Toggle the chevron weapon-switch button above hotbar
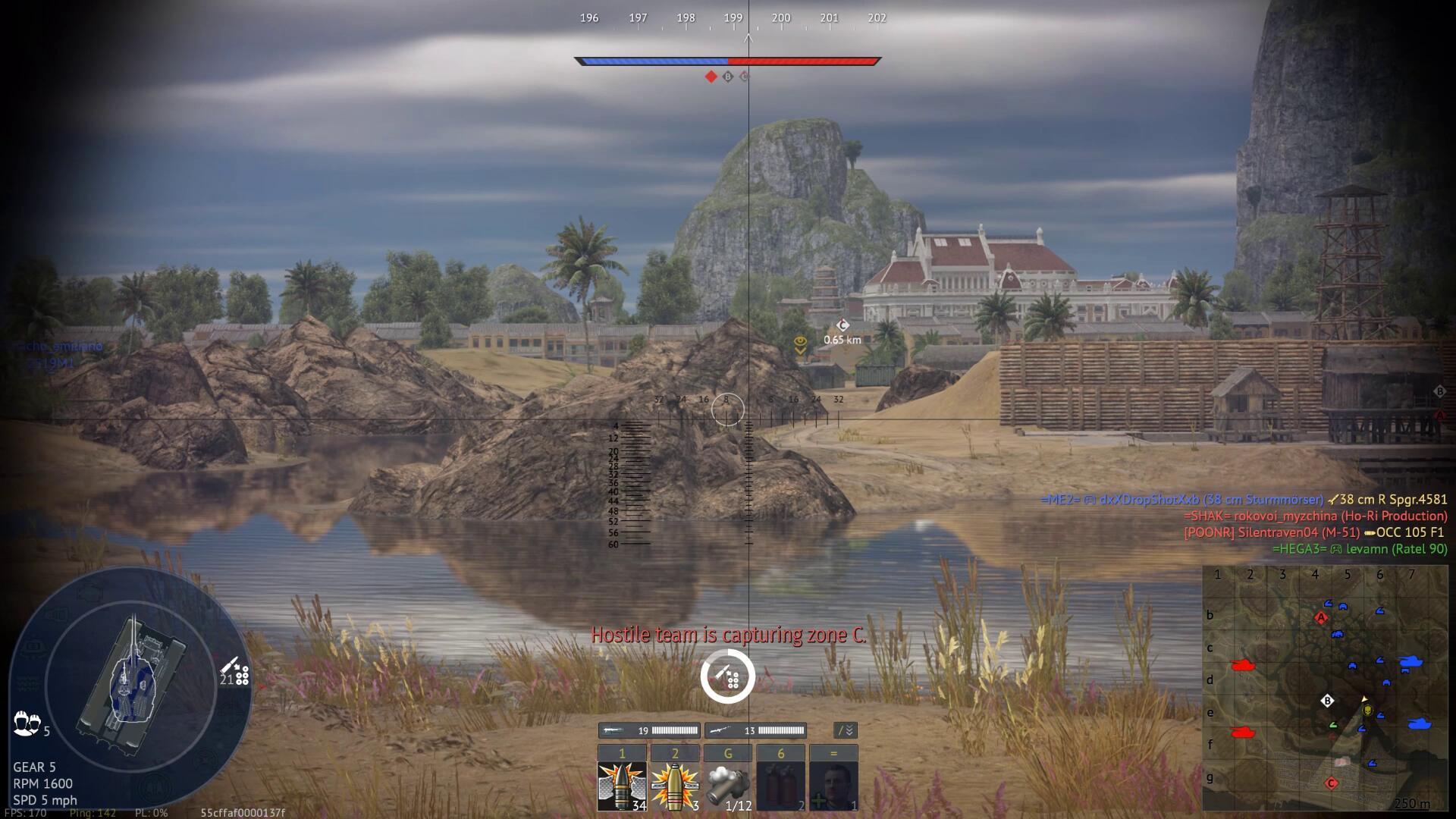The height and width of the screenshot is (819, 1456). coord(845,730)
